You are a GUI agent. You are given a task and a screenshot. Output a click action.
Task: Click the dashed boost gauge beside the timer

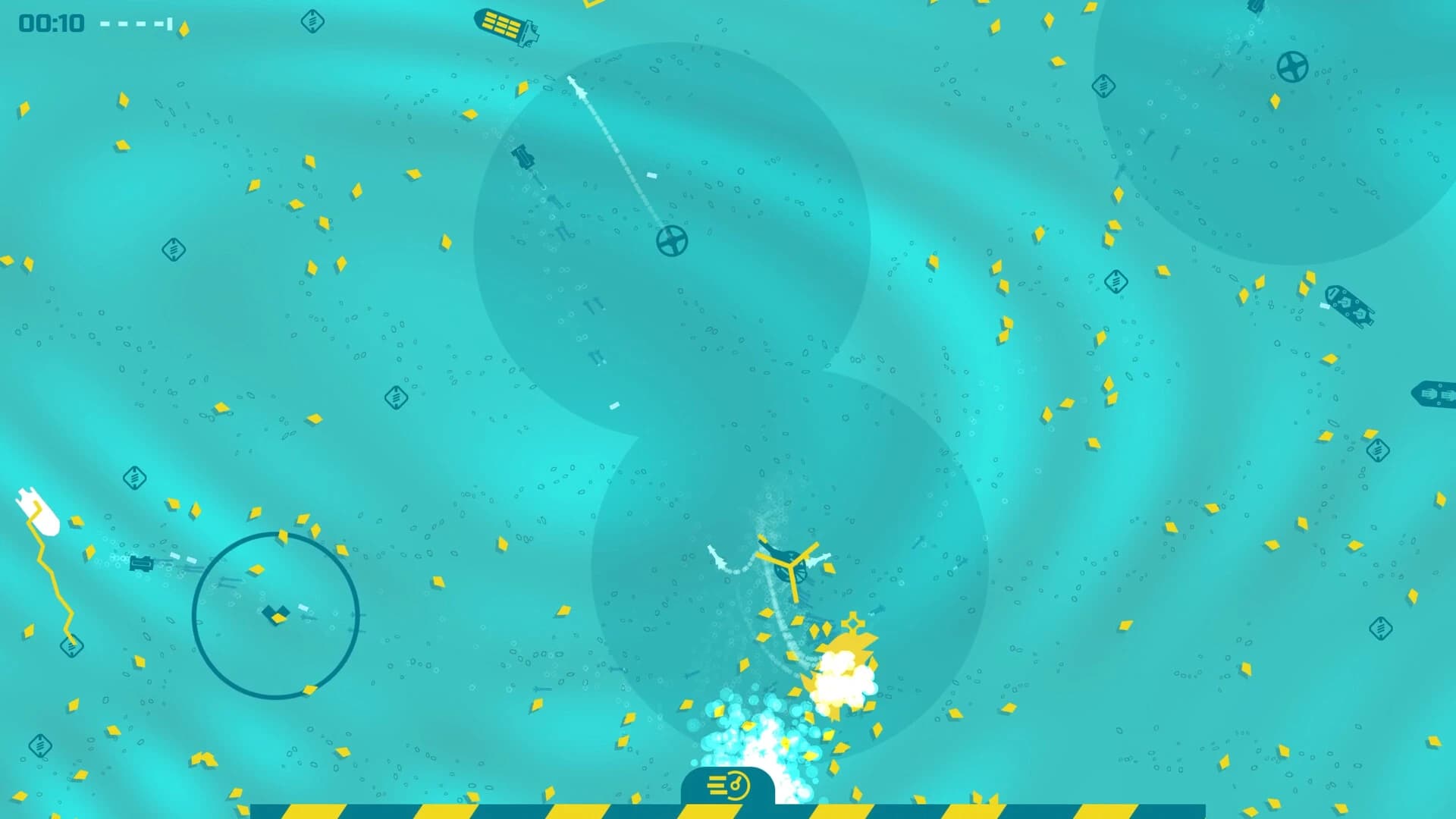(x=133, y=23)
